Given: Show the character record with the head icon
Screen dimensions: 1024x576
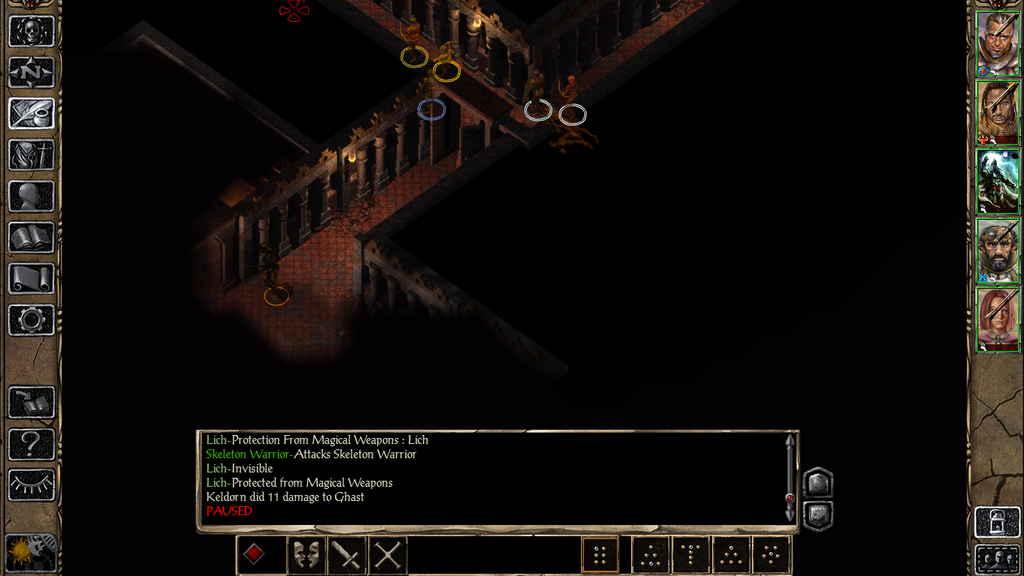Looking at the screenshot, I should [x=31, y=196].
